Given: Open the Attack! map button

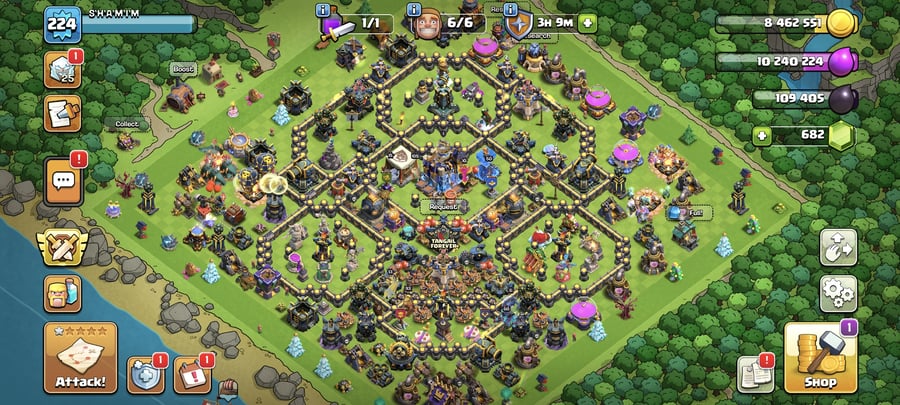Looking at the screenshot, I should coord(80,357).
